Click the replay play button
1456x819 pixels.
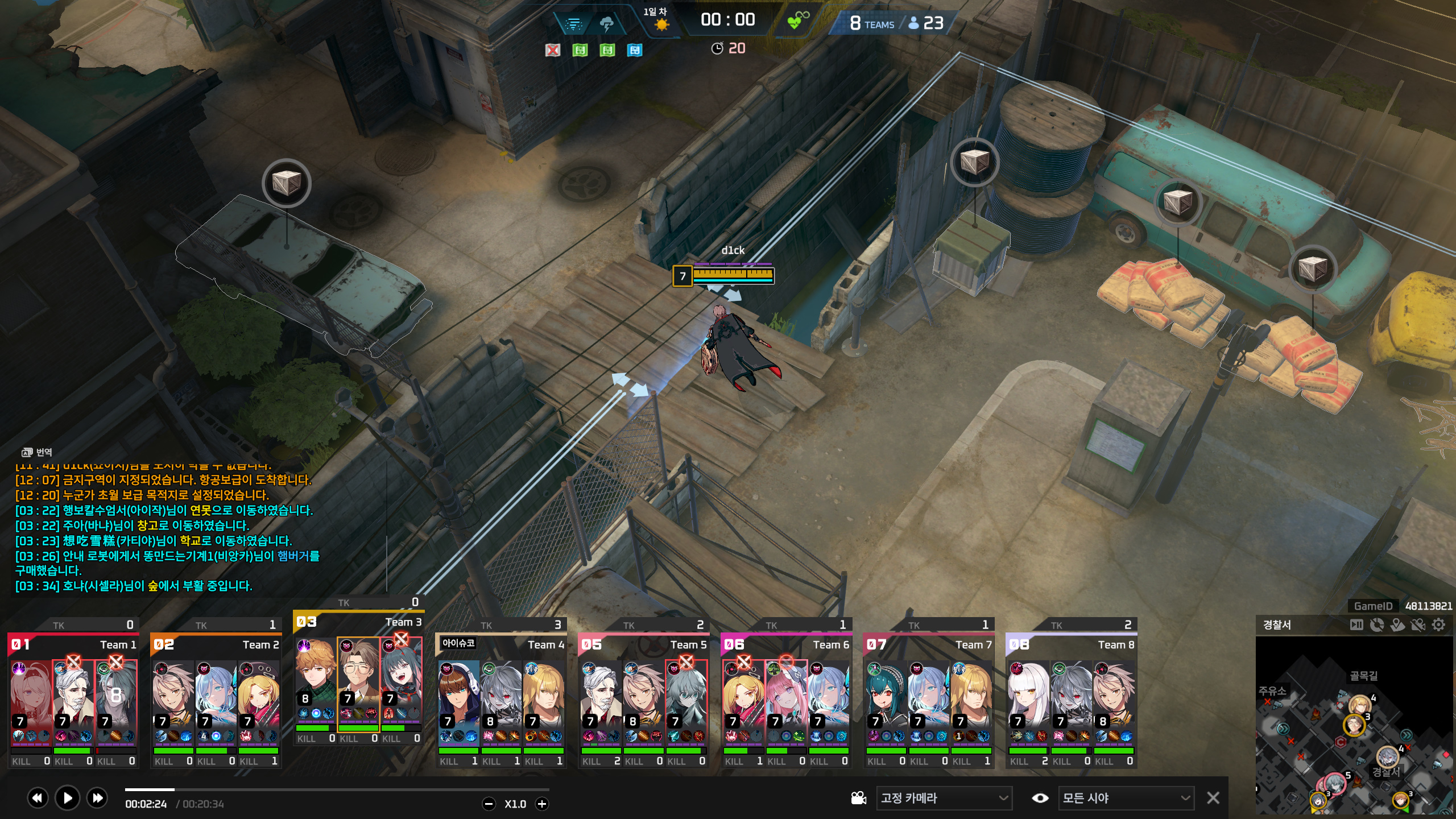point(67,798)
